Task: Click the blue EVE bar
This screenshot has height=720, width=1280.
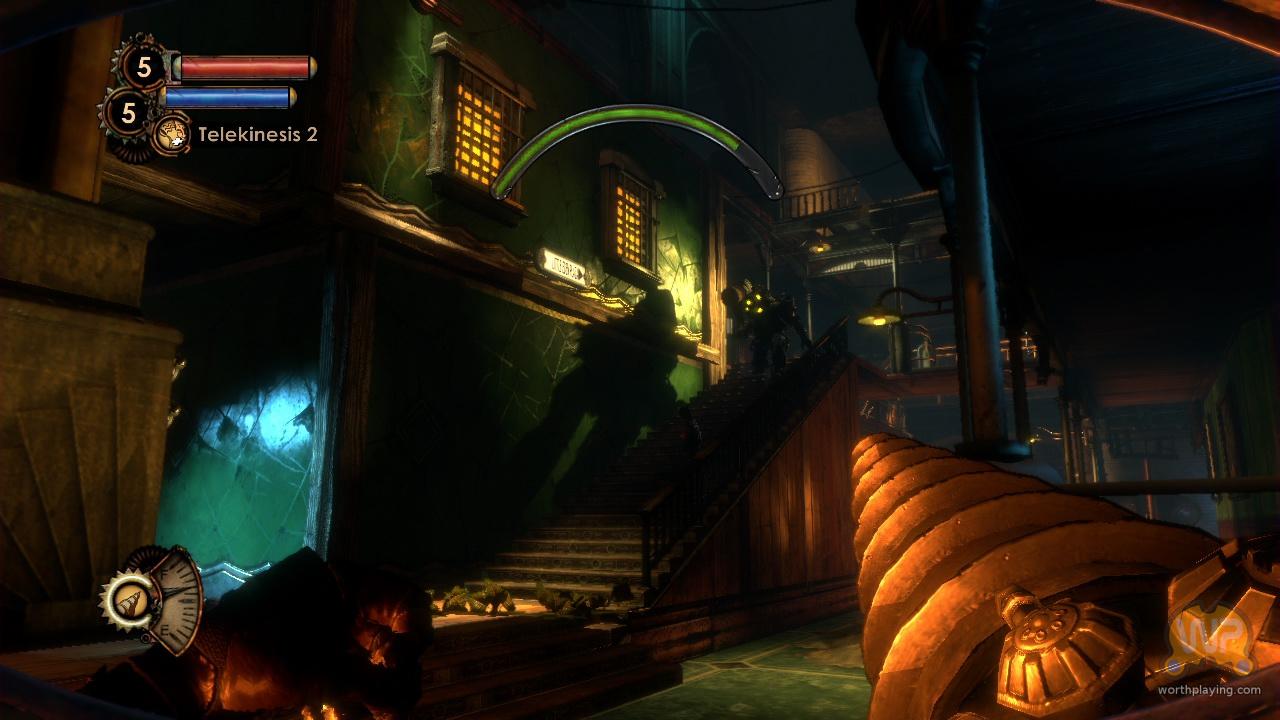Action: [230, 95]
